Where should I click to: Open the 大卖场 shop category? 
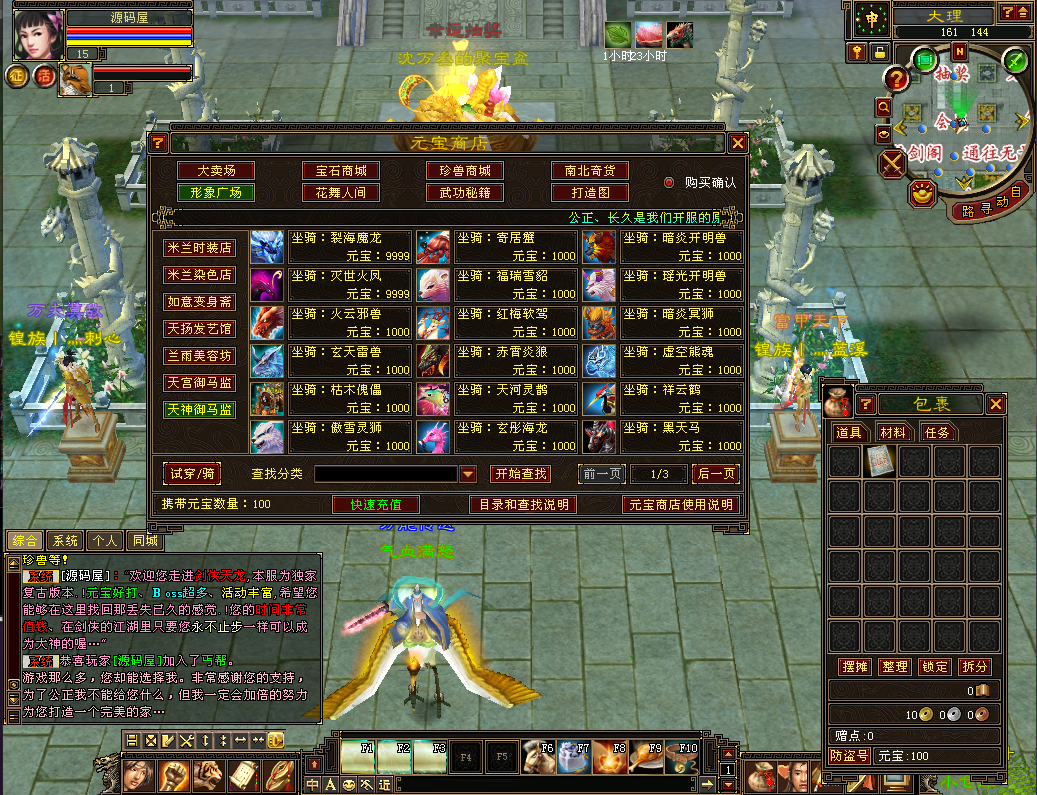pos(215,171)
